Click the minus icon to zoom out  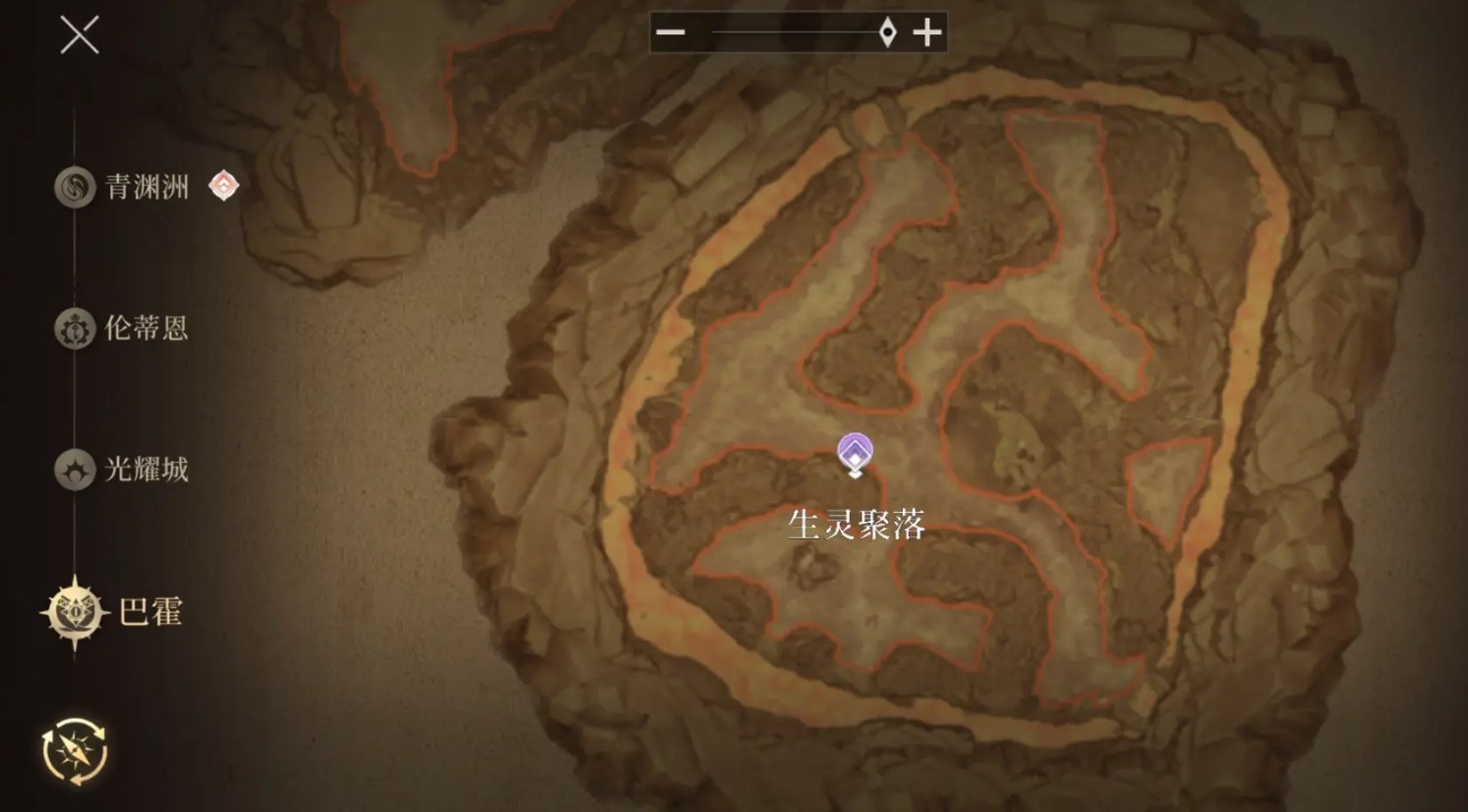(670, 31)
